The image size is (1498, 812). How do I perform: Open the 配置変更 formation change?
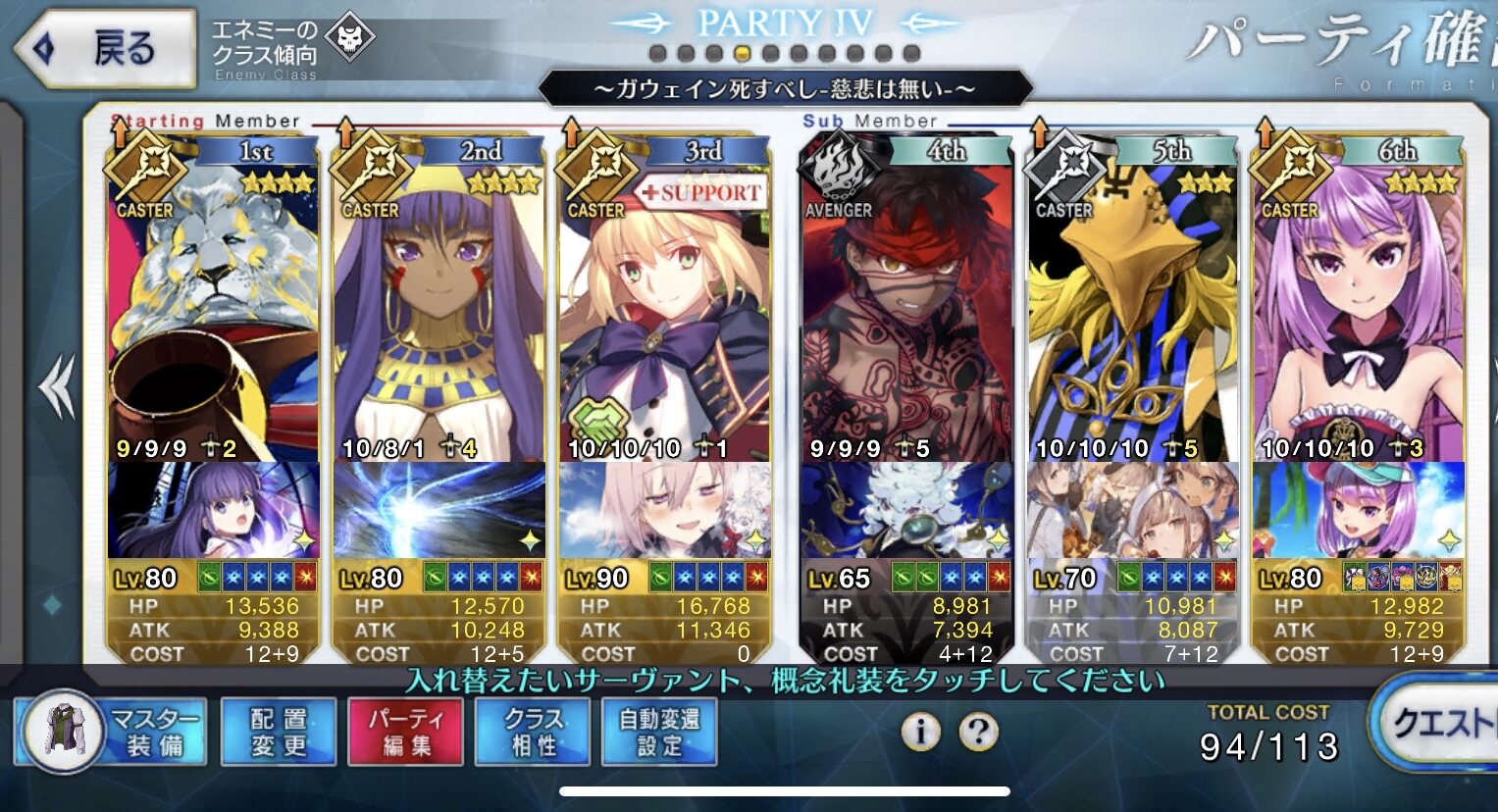[279, 732]
